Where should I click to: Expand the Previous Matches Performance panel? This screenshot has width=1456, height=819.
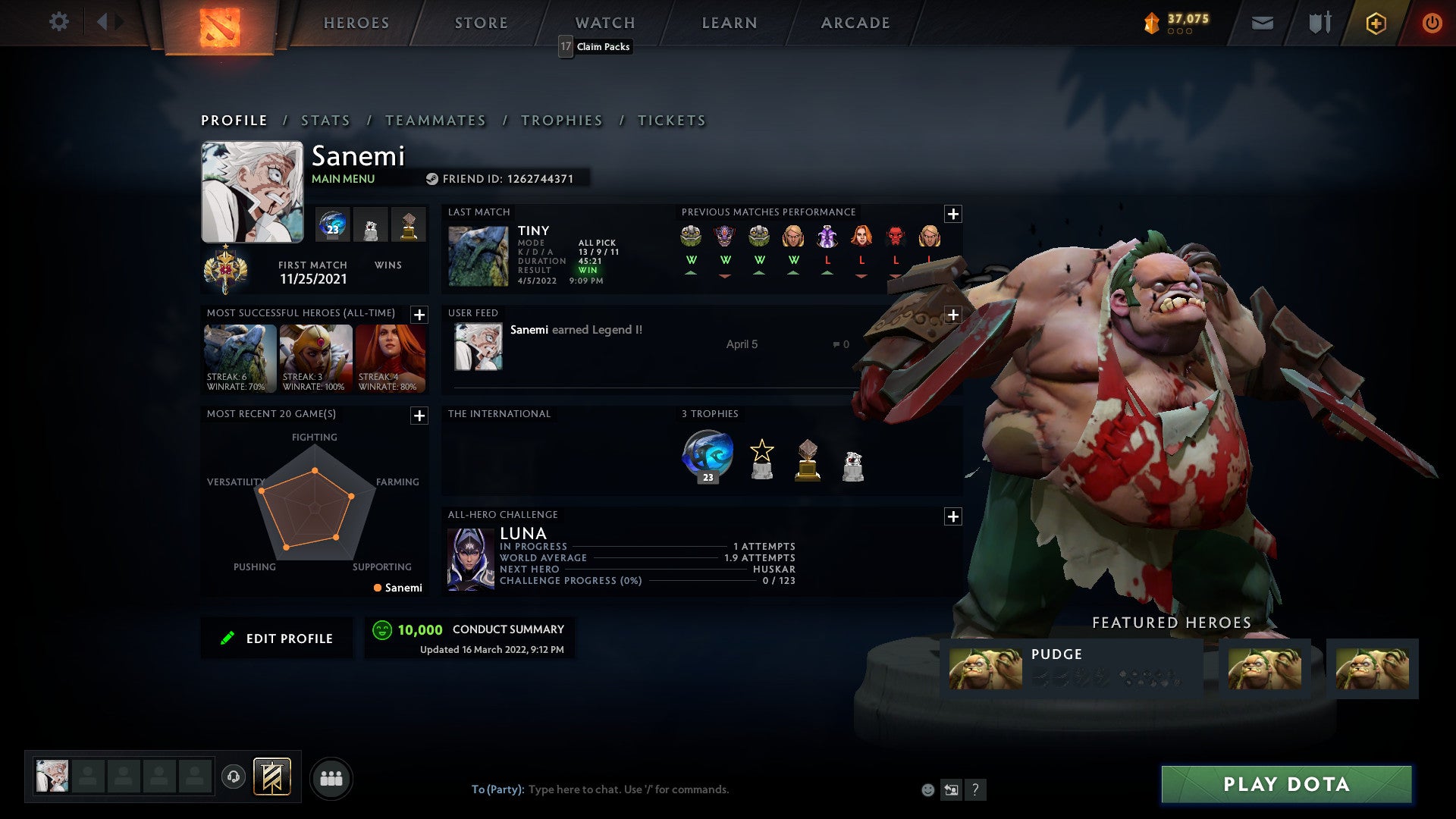954,214
